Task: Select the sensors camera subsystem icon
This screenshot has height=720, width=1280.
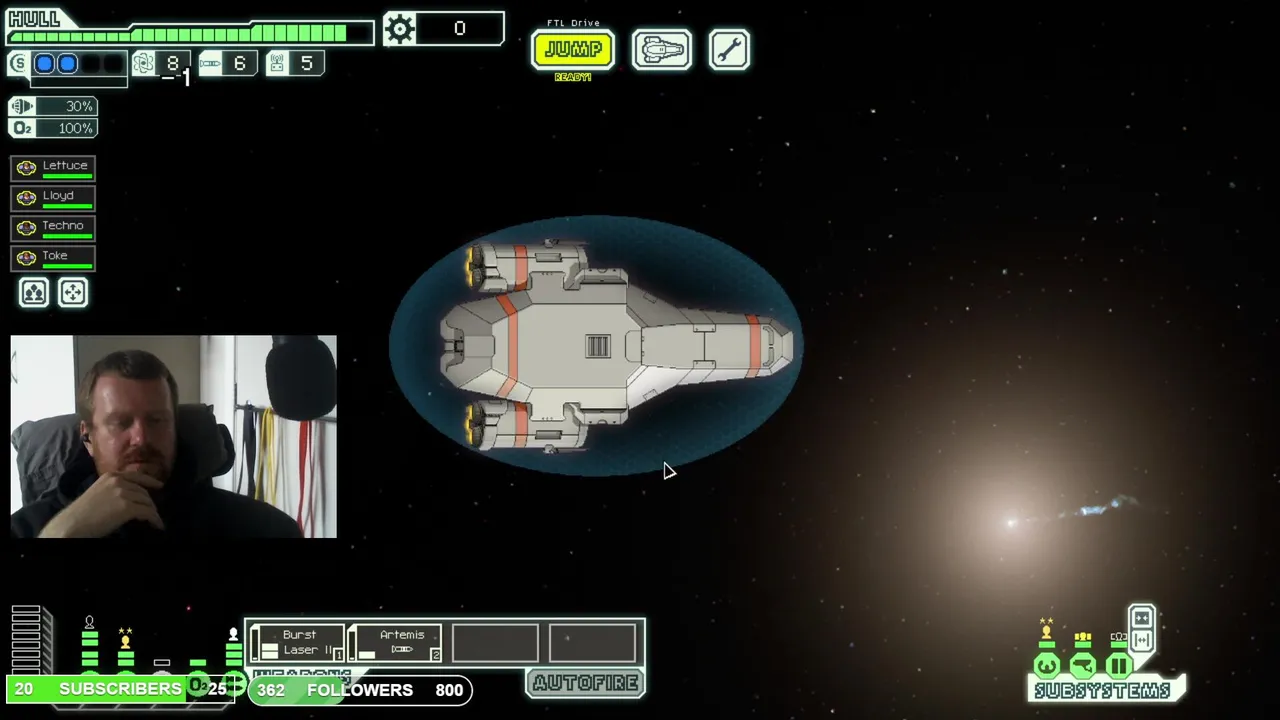Action: point(1082,665)
